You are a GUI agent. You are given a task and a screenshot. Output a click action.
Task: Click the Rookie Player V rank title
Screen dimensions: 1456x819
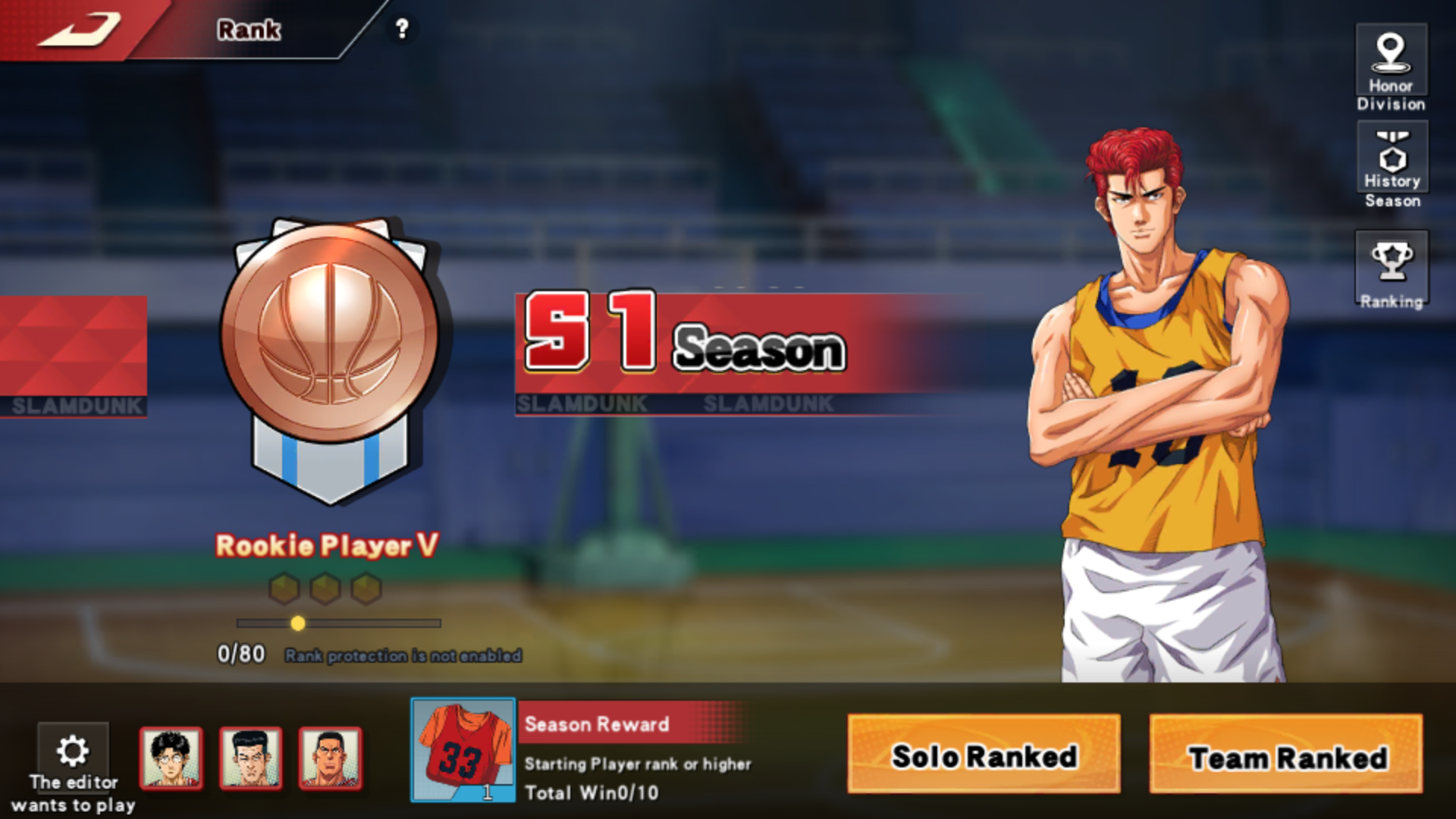click(328, 545)
